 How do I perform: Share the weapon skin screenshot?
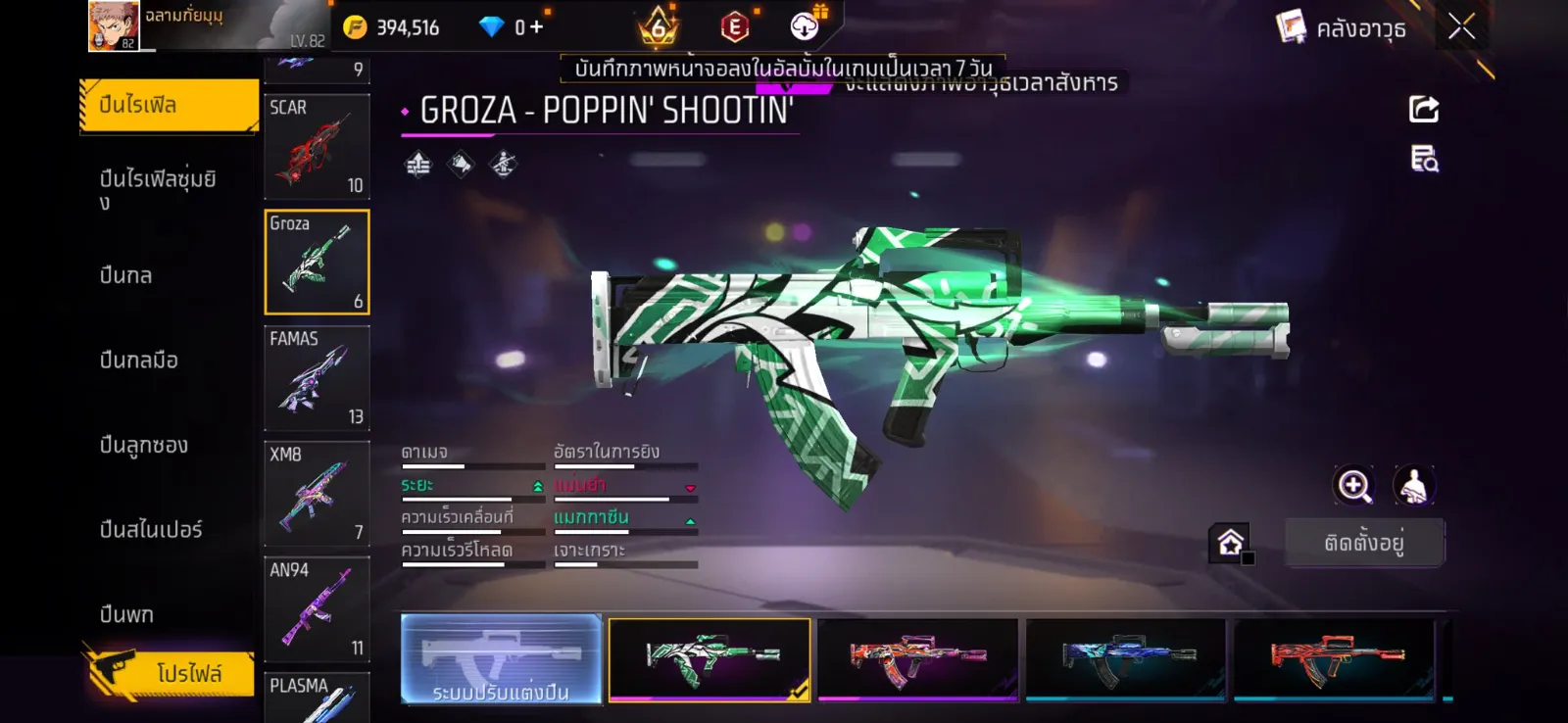(x=1424, y=109)
